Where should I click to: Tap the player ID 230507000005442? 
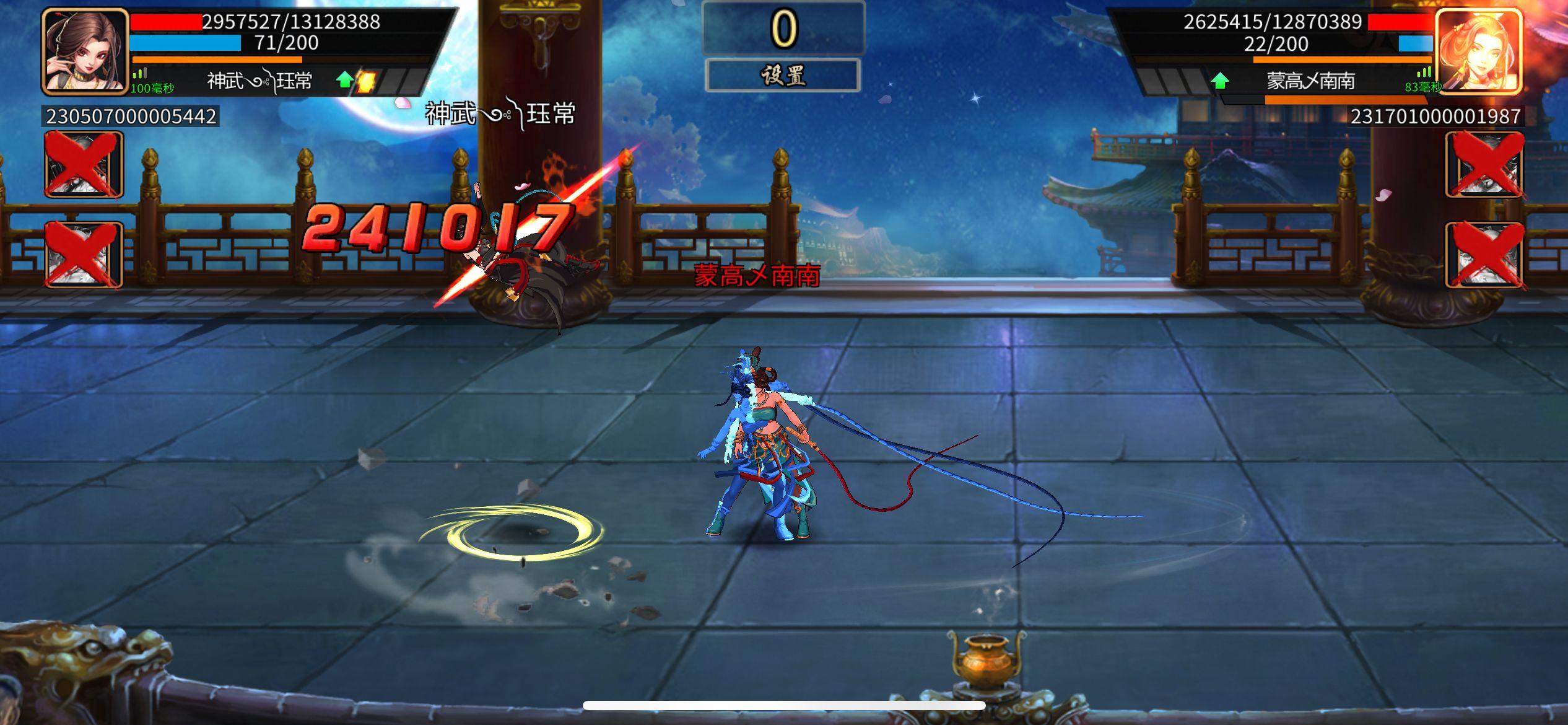coord(130,115)
